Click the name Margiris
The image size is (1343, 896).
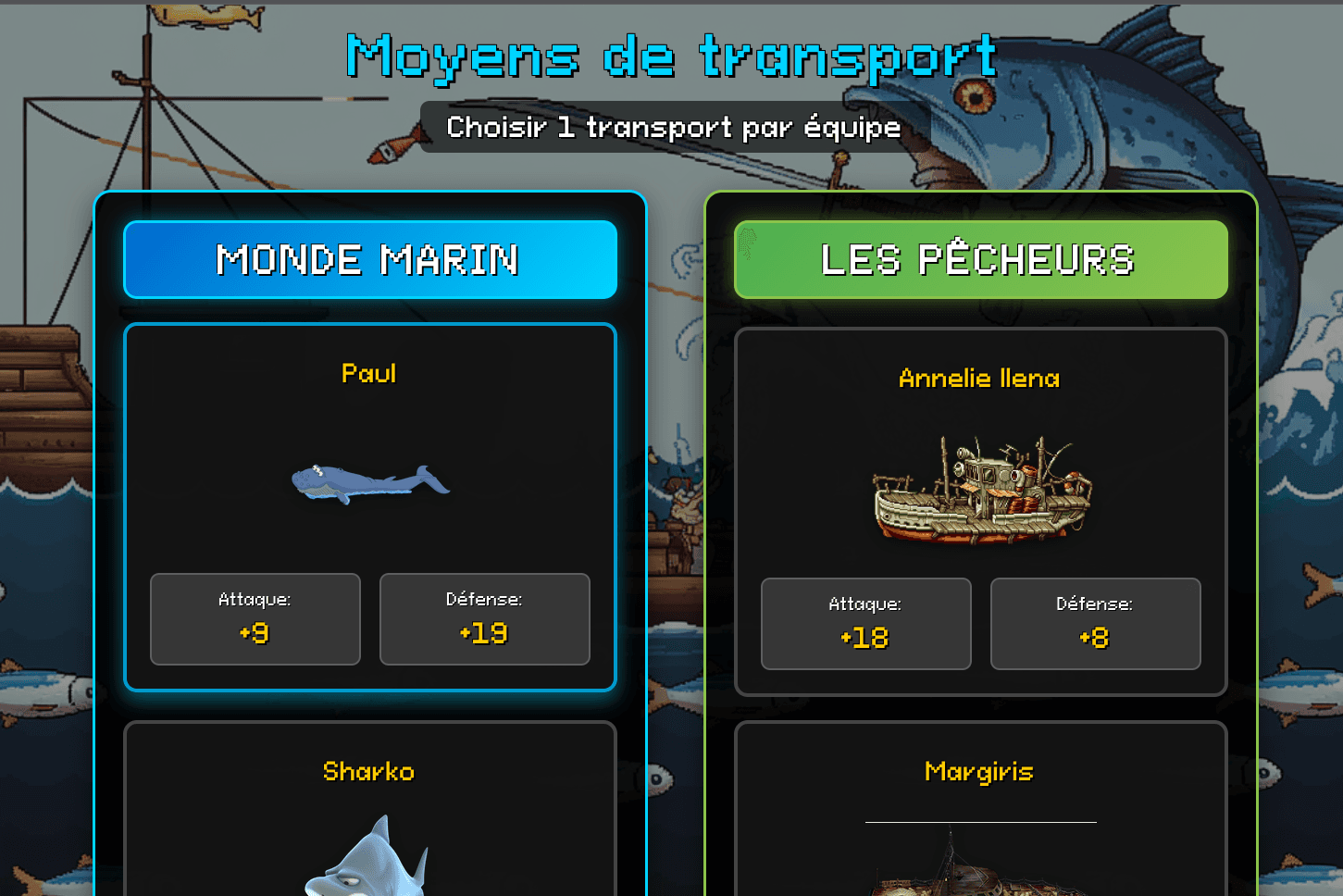coord(979,772)
